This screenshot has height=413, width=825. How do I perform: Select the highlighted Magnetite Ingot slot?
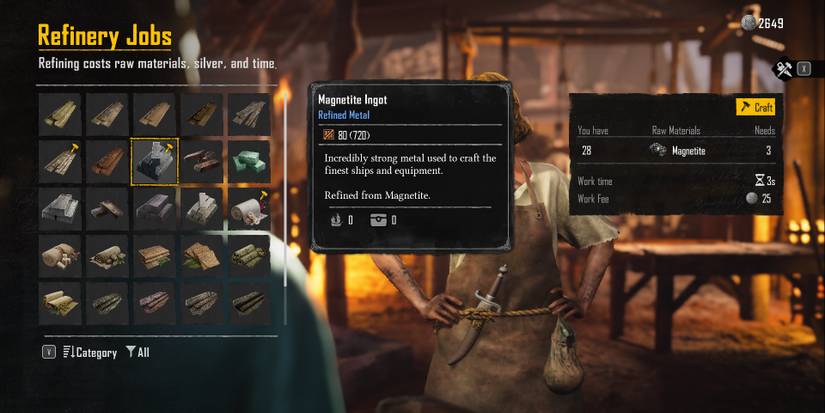click(155, 162)
